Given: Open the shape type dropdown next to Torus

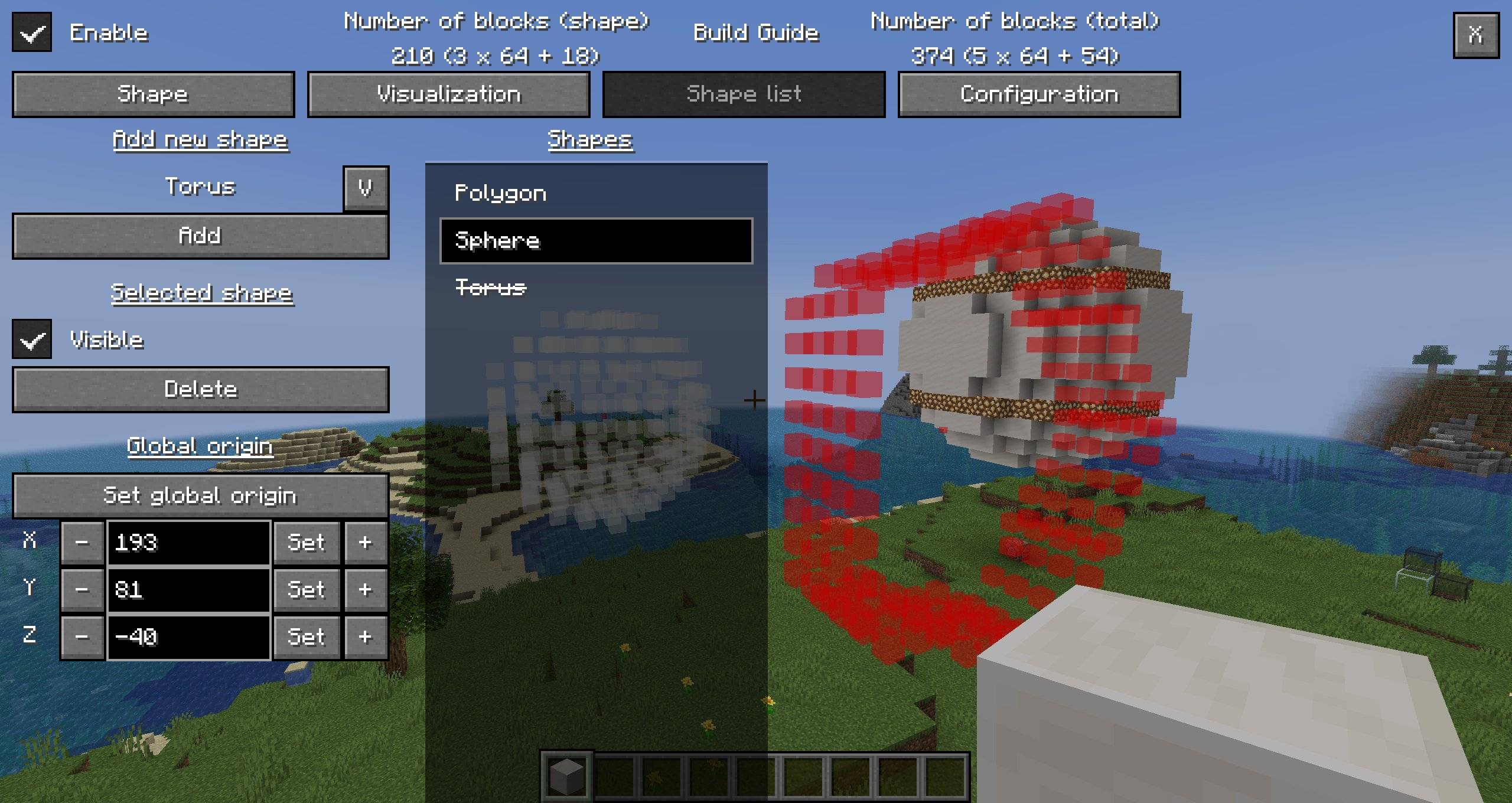Looking at the screenshot, I should pos(366,188).
